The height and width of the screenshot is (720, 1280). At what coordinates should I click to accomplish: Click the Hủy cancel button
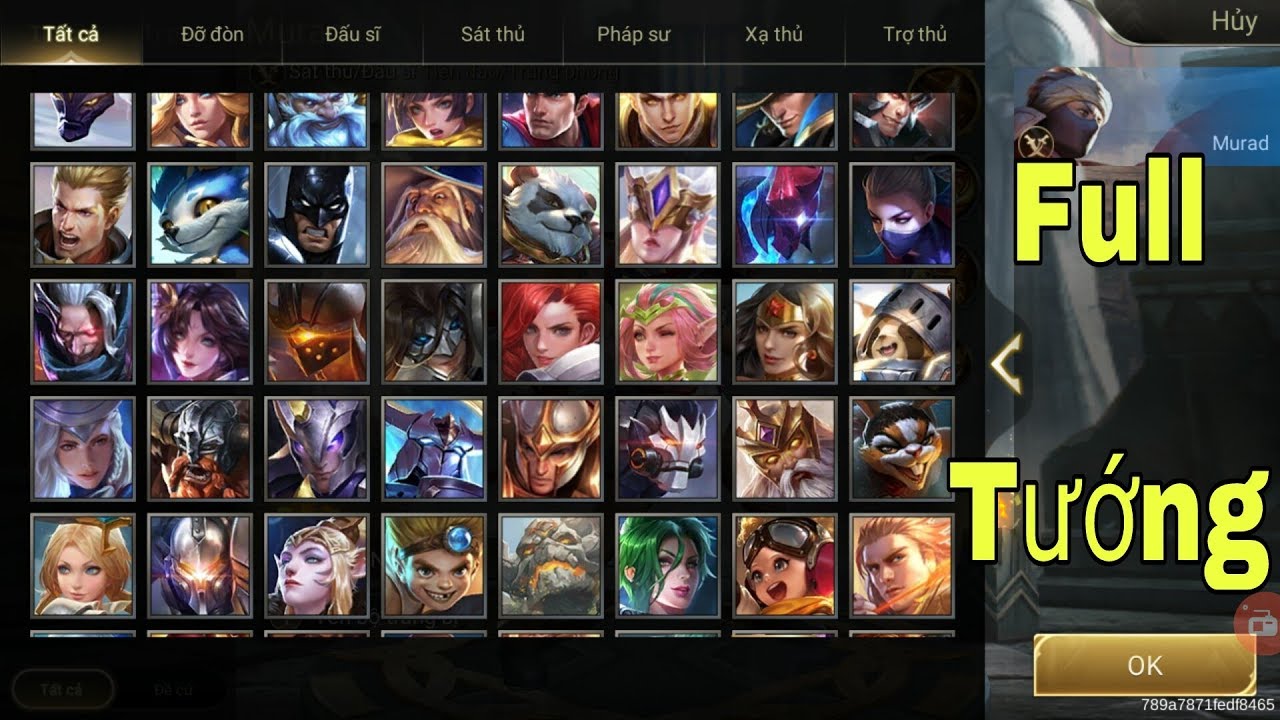tap(1233, 22)
